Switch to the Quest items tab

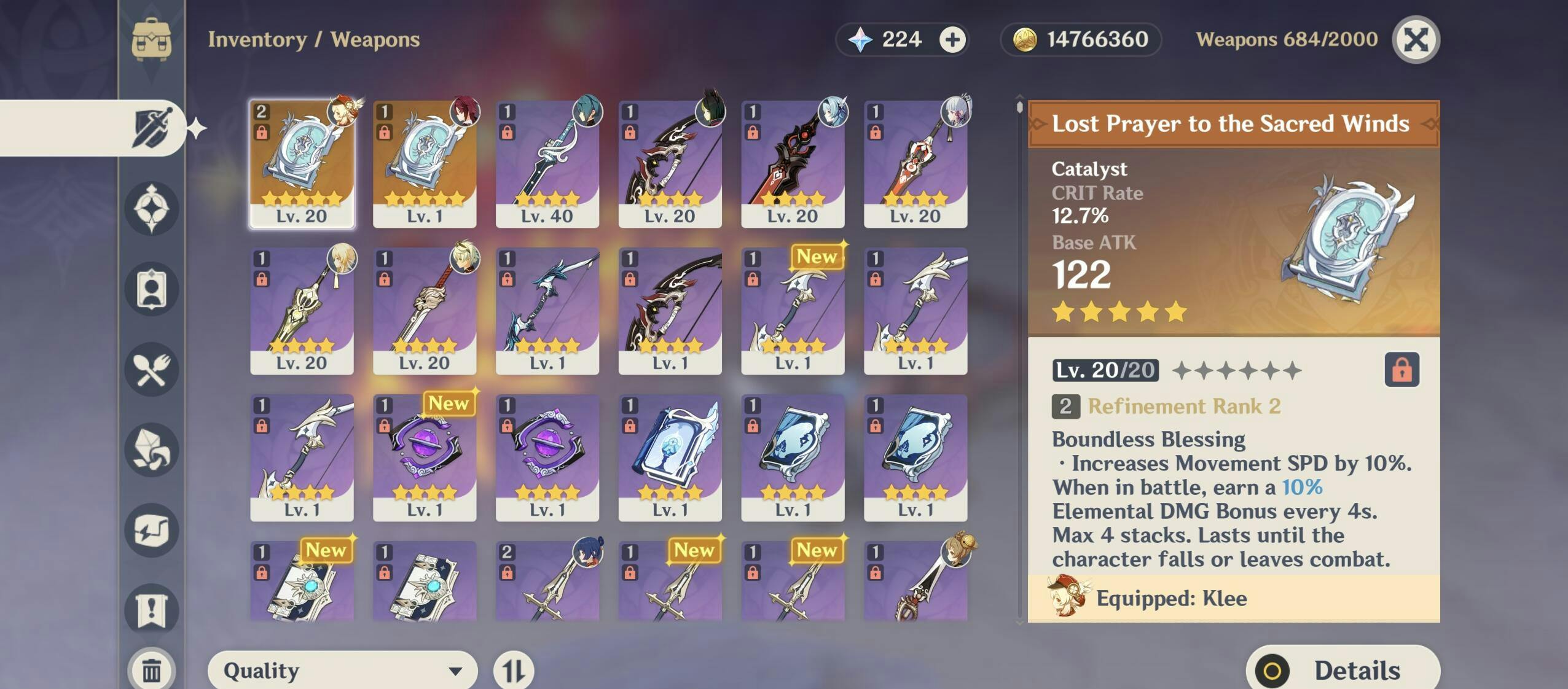151,610
